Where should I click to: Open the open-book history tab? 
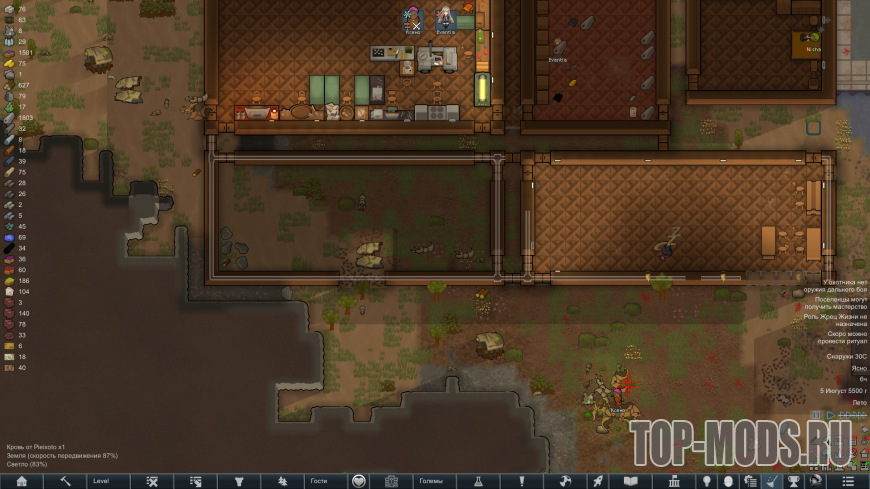[630, 481]
